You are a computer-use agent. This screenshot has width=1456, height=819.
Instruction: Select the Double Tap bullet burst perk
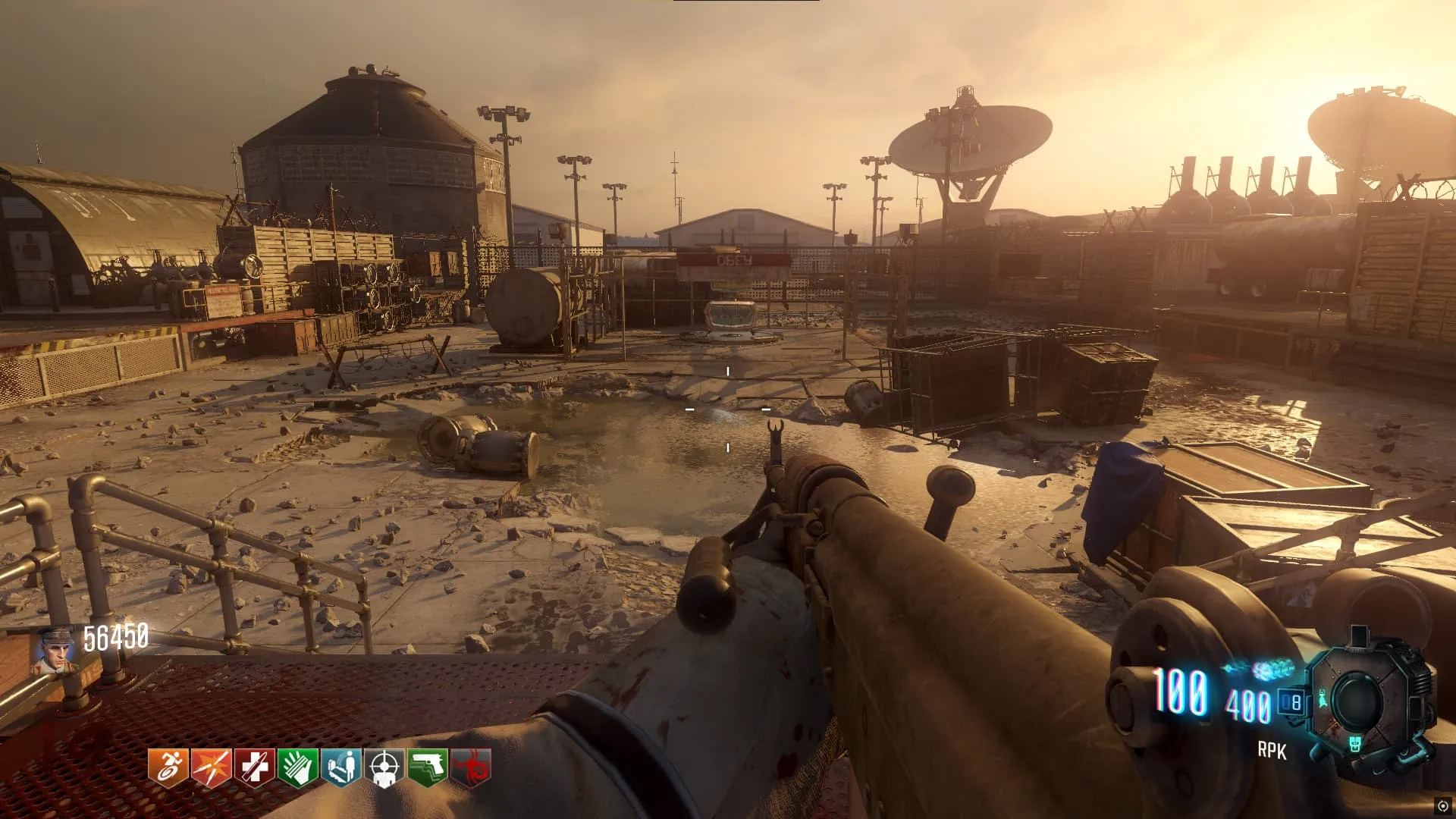tap(212, 767)
